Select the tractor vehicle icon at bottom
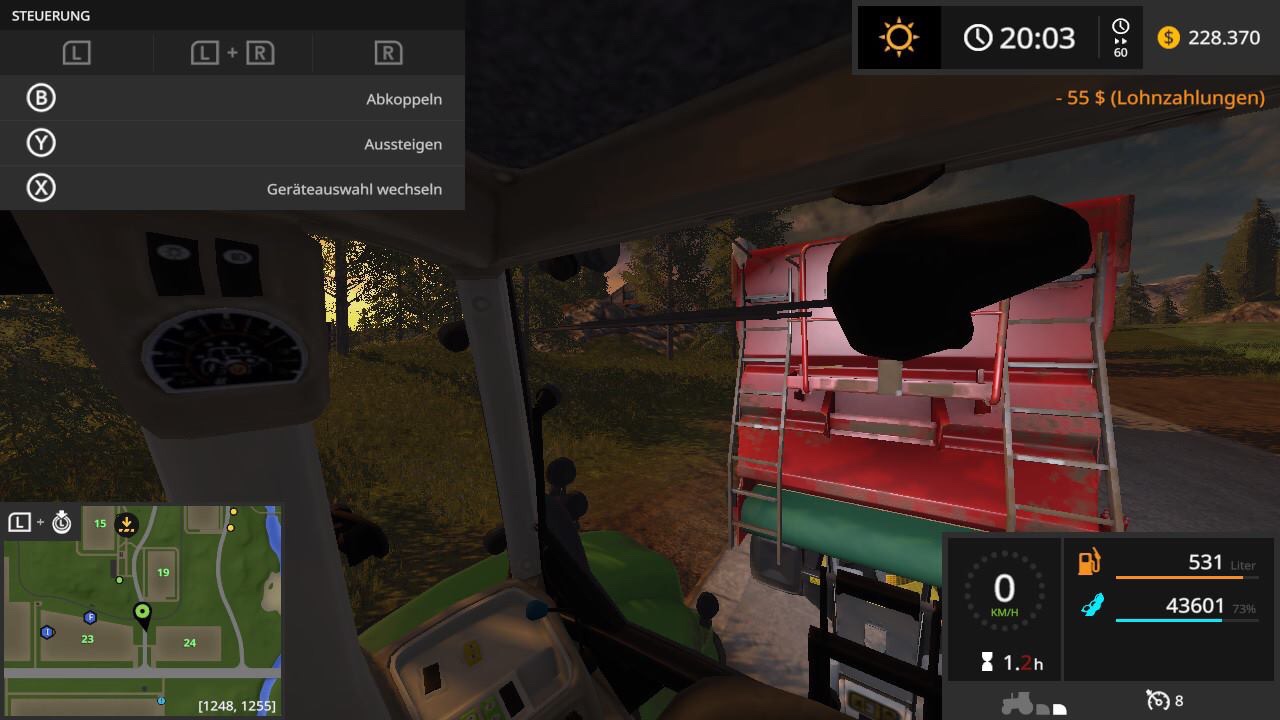 pos(1018,702)
